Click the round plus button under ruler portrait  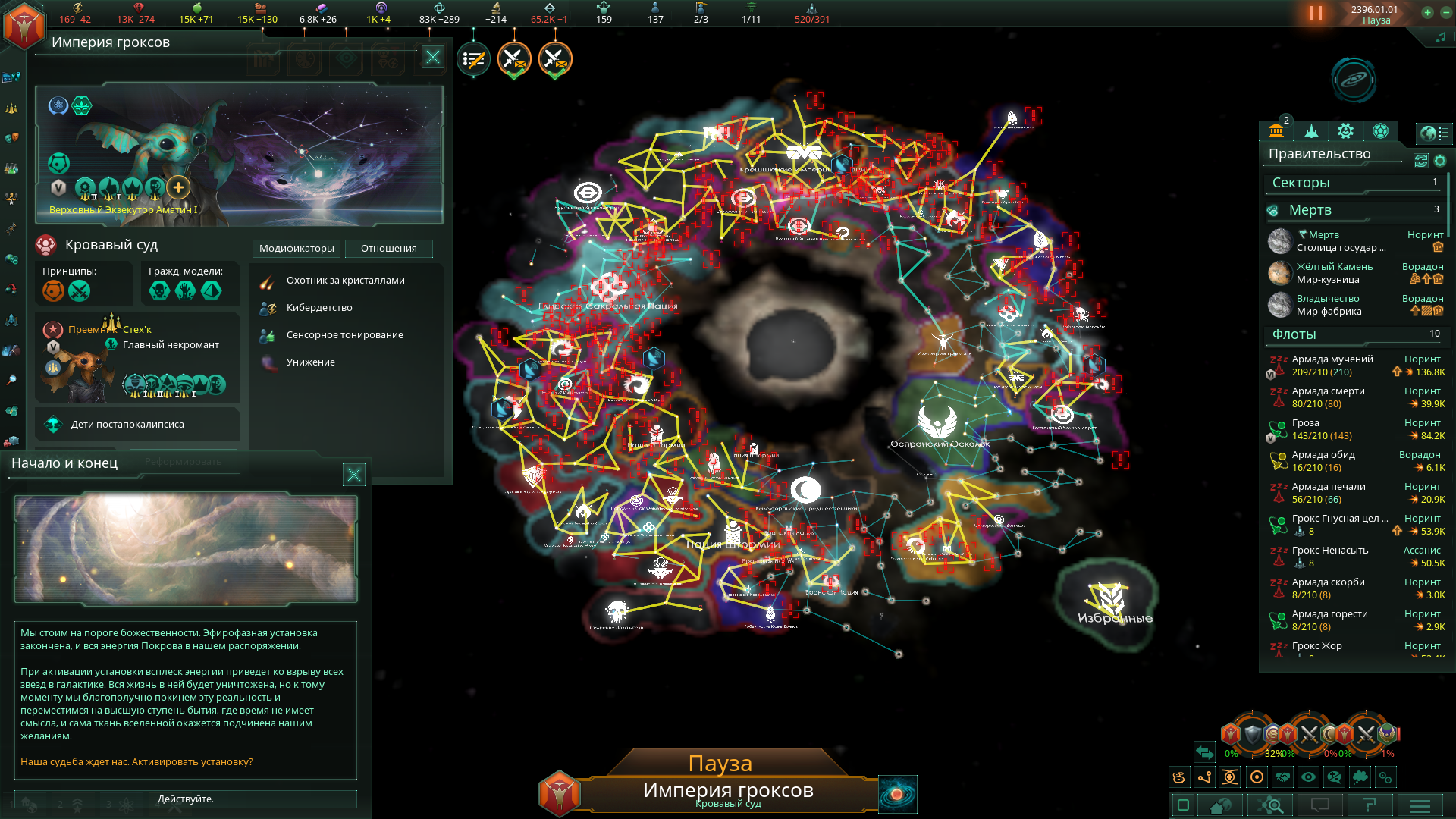pos(178,187)
